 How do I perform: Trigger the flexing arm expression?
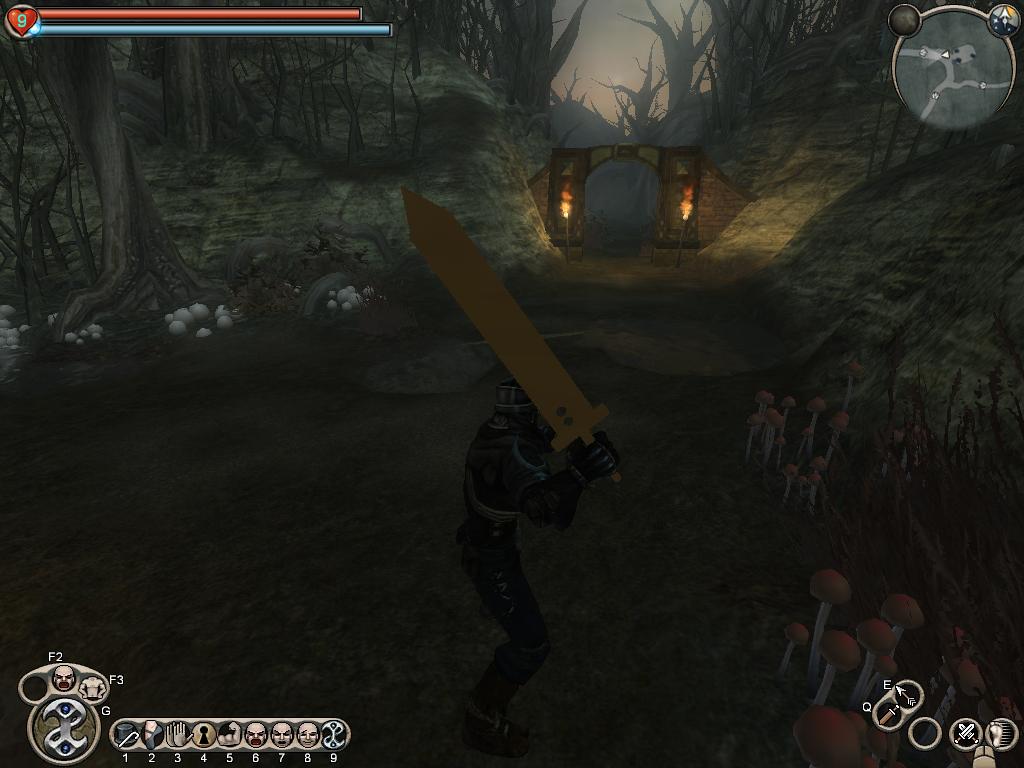229,737
